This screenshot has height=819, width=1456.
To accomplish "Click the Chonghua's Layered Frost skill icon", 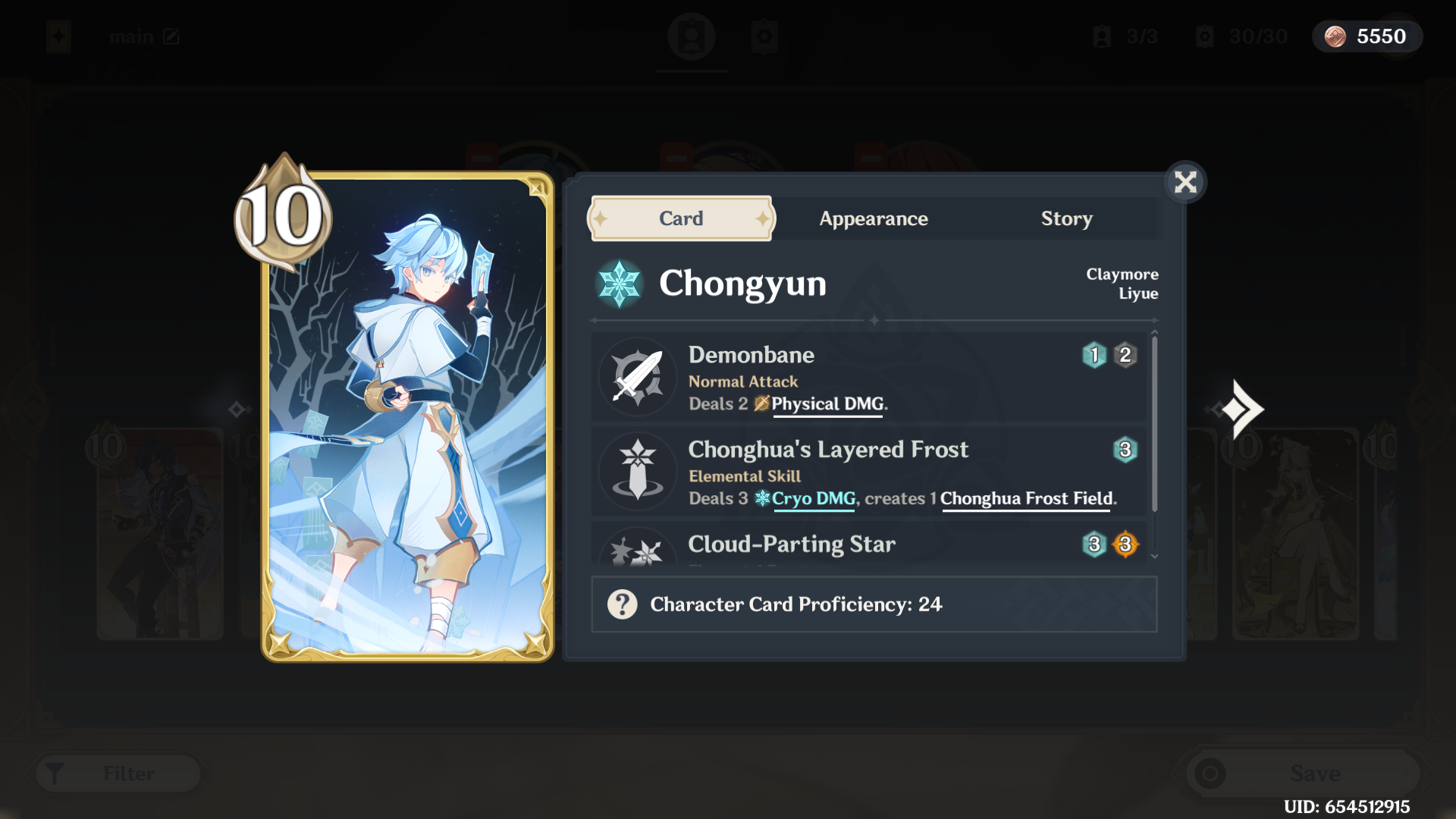I will point(638,471).
